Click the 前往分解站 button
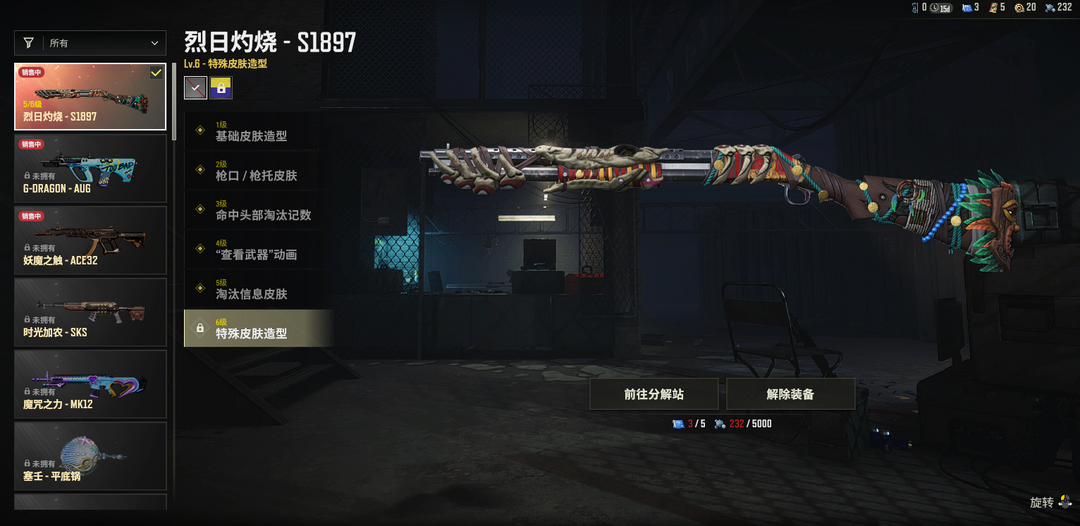1080x526 pixels. [654, 394]
